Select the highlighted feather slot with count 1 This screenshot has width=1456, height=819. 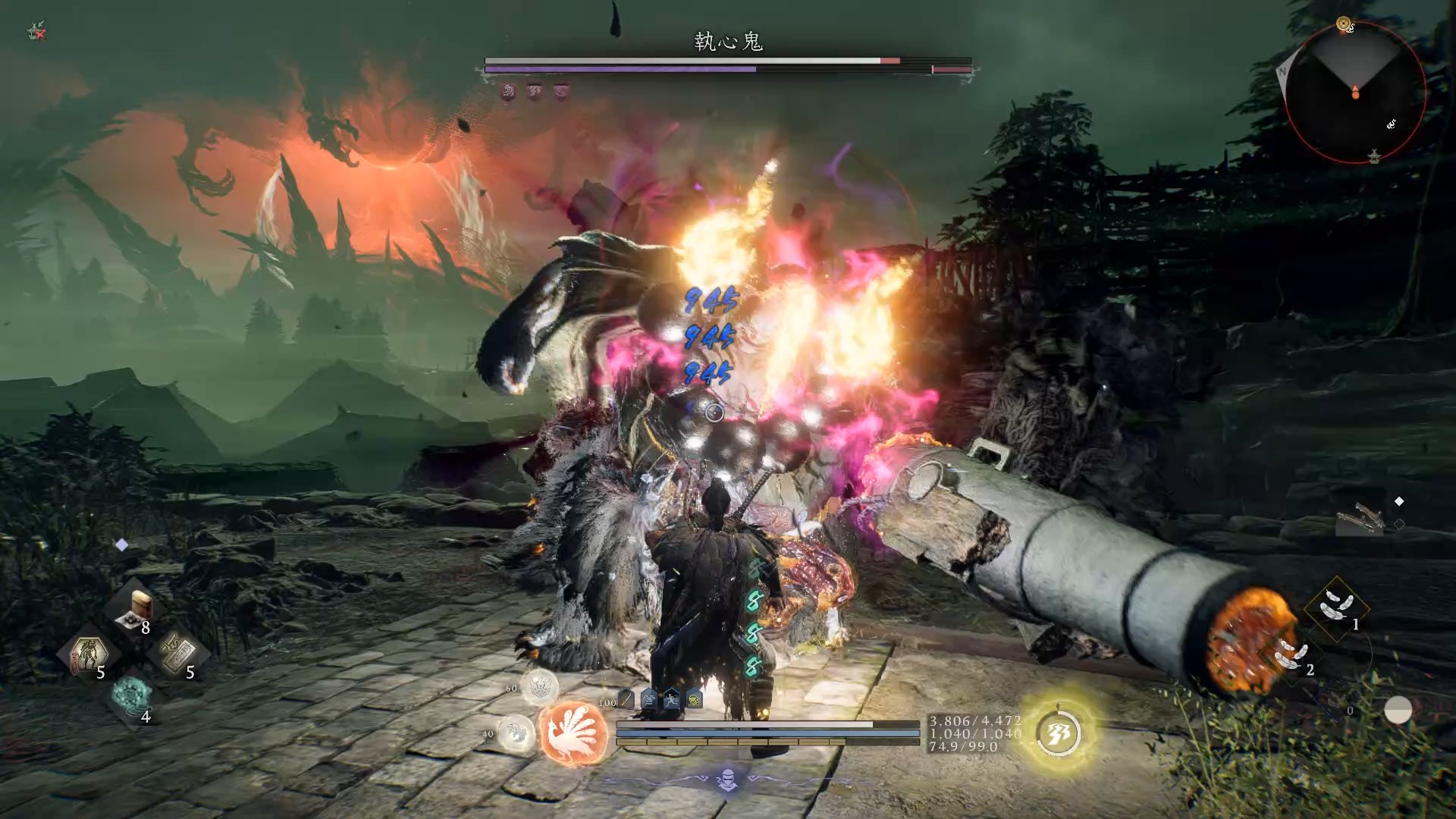[x=1335, y=608]
